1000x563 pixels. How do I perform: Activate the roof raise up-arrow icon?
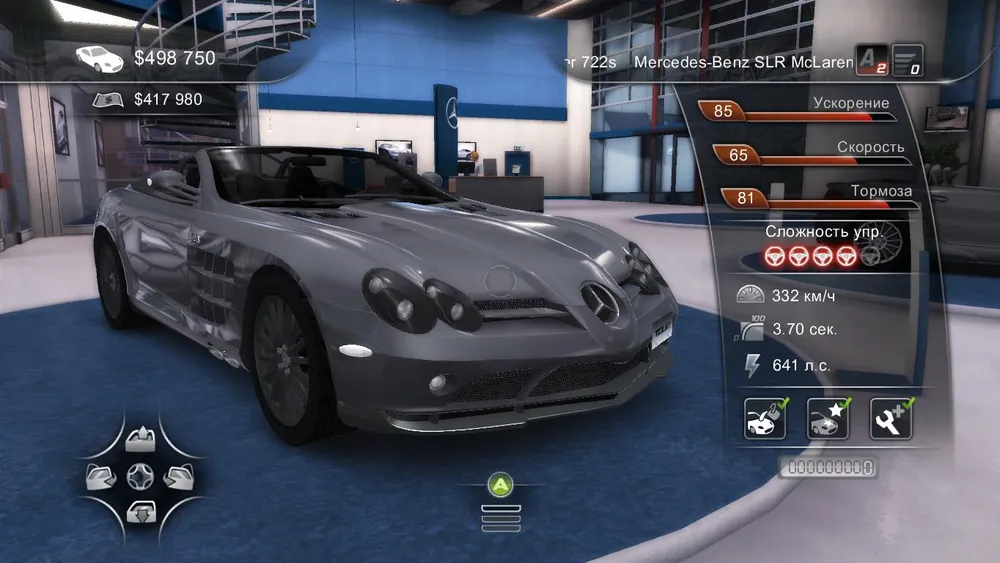(x=139, y=437)
